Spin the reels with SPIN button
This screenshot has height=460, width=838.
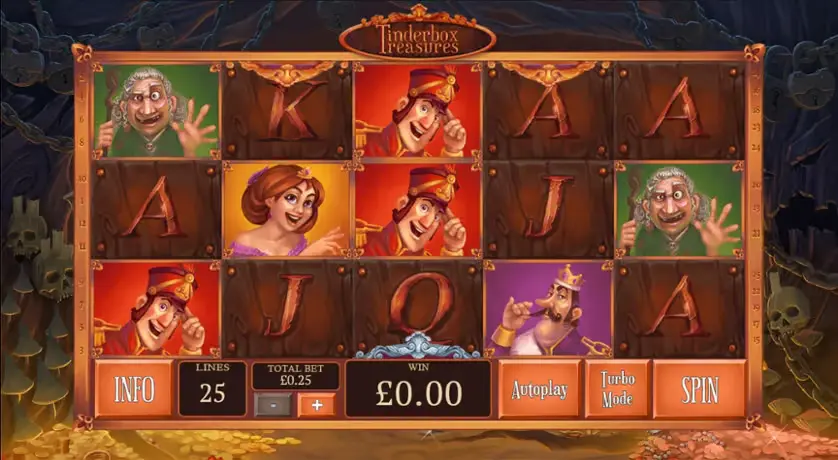(x=699, y=389)
